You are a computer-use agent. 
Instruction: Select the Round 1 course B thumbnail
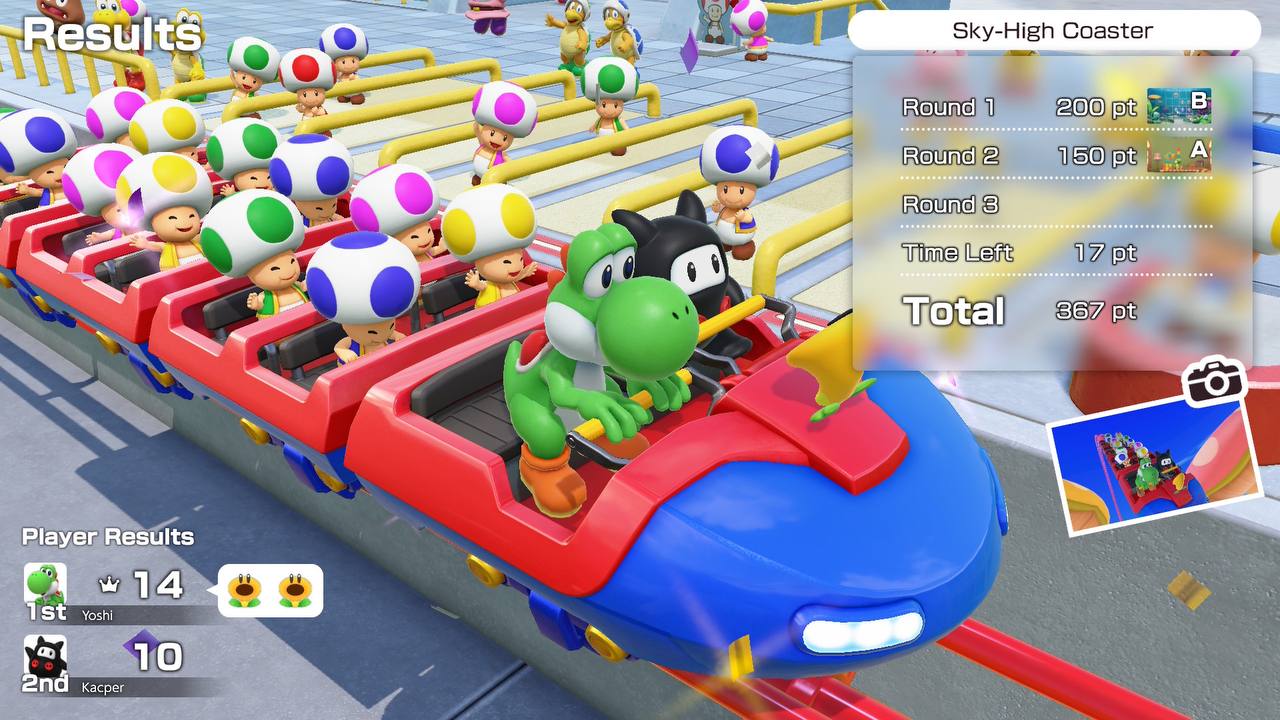1178,106
